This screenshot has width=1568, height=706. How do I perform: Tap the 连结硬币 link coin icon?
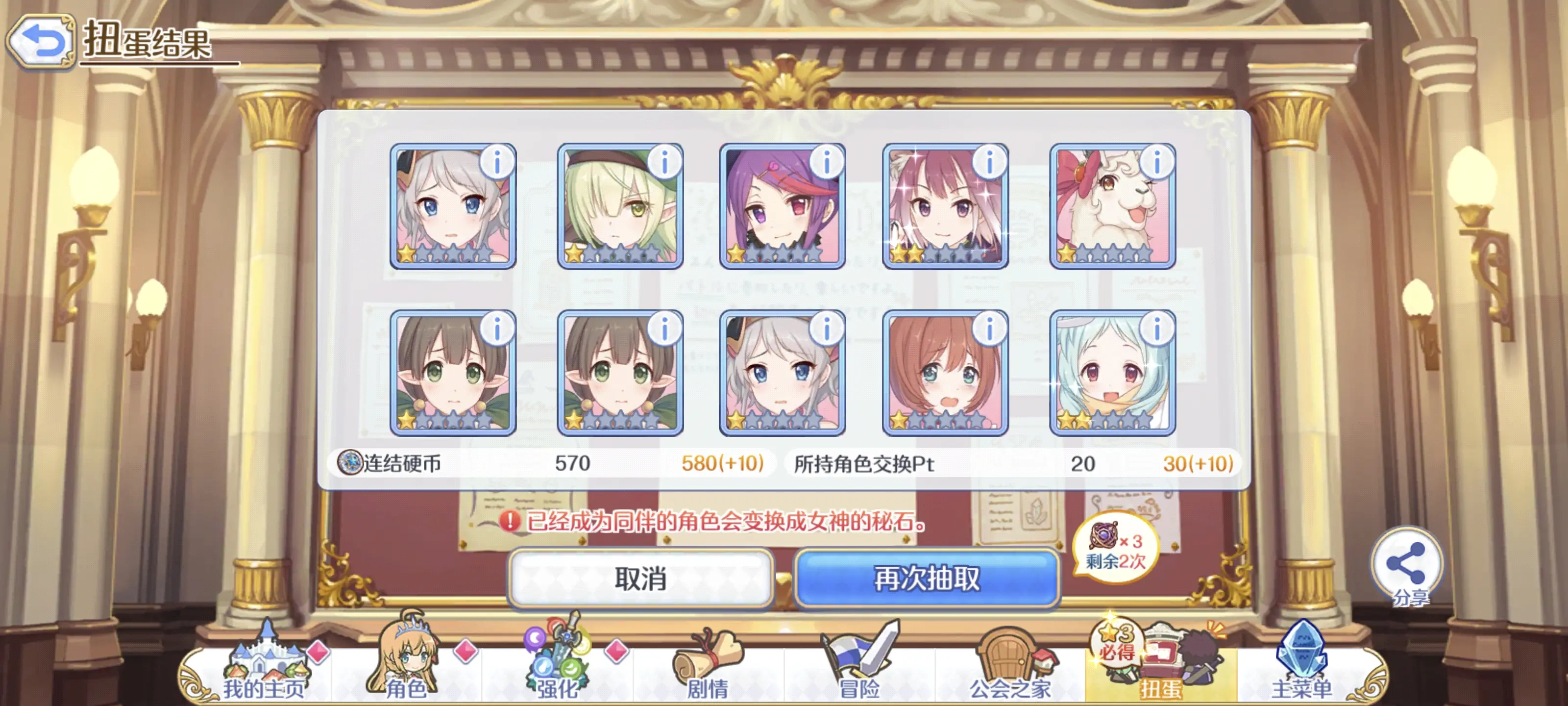click(x=350, y=463)
